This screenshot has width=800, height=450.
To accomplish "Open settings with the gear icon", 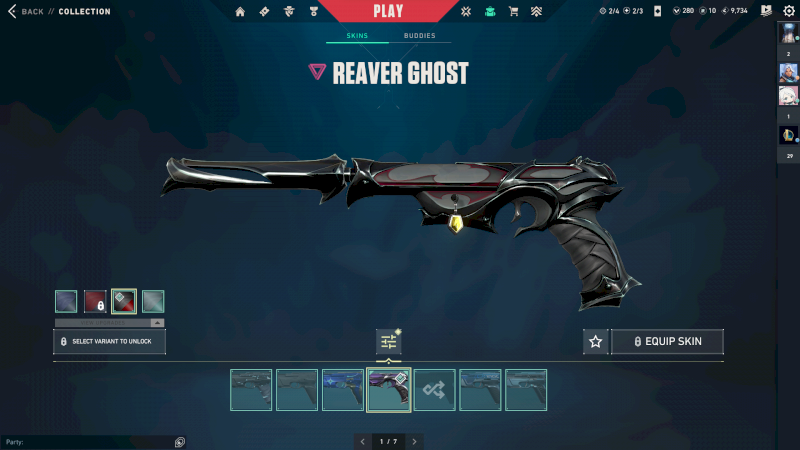I will coord(789,11).
